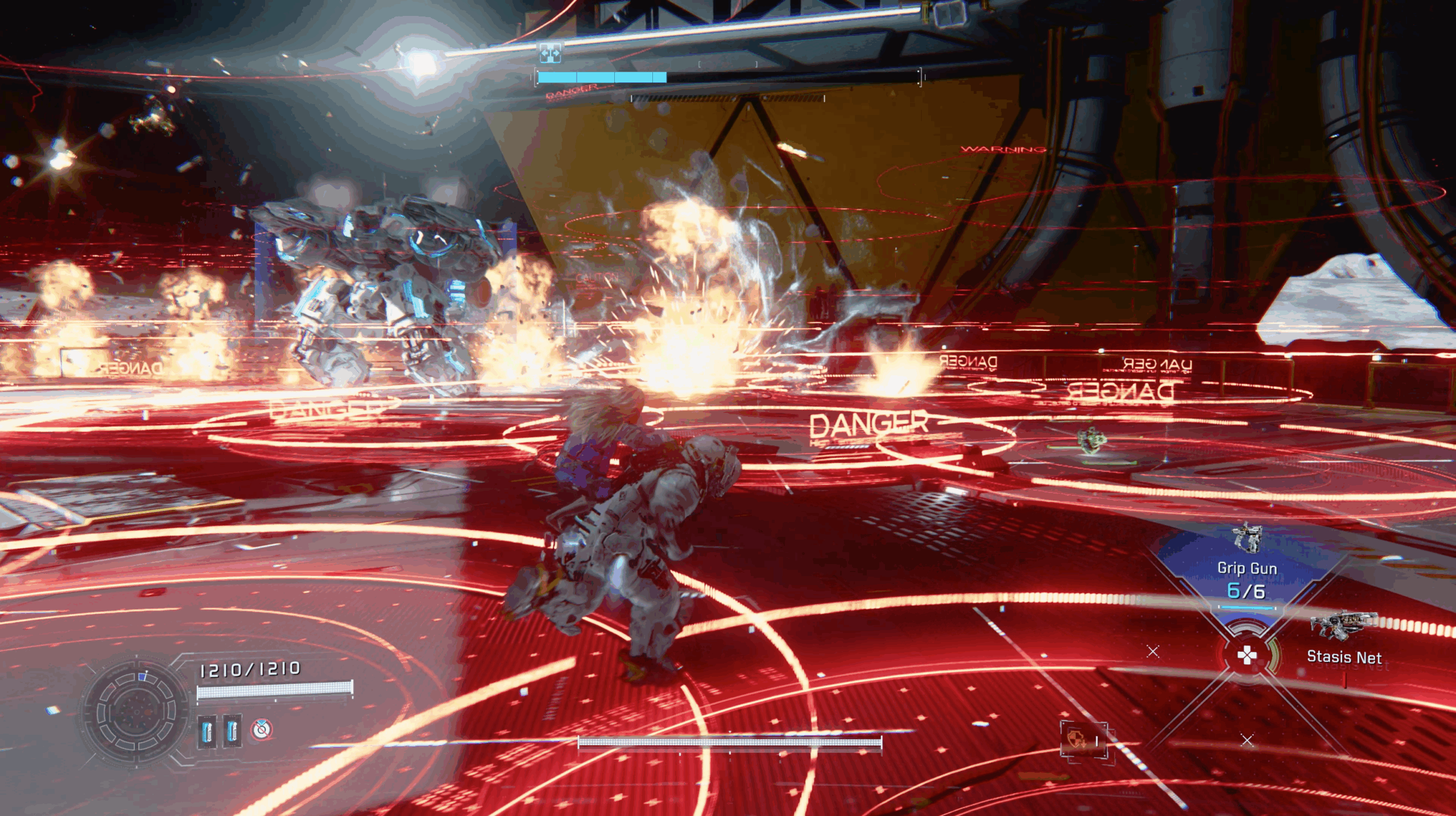The width and height of the screenshot is (1456, 816).
Task: Click the red crossed-out circle status icon
Action: point(262,730)
